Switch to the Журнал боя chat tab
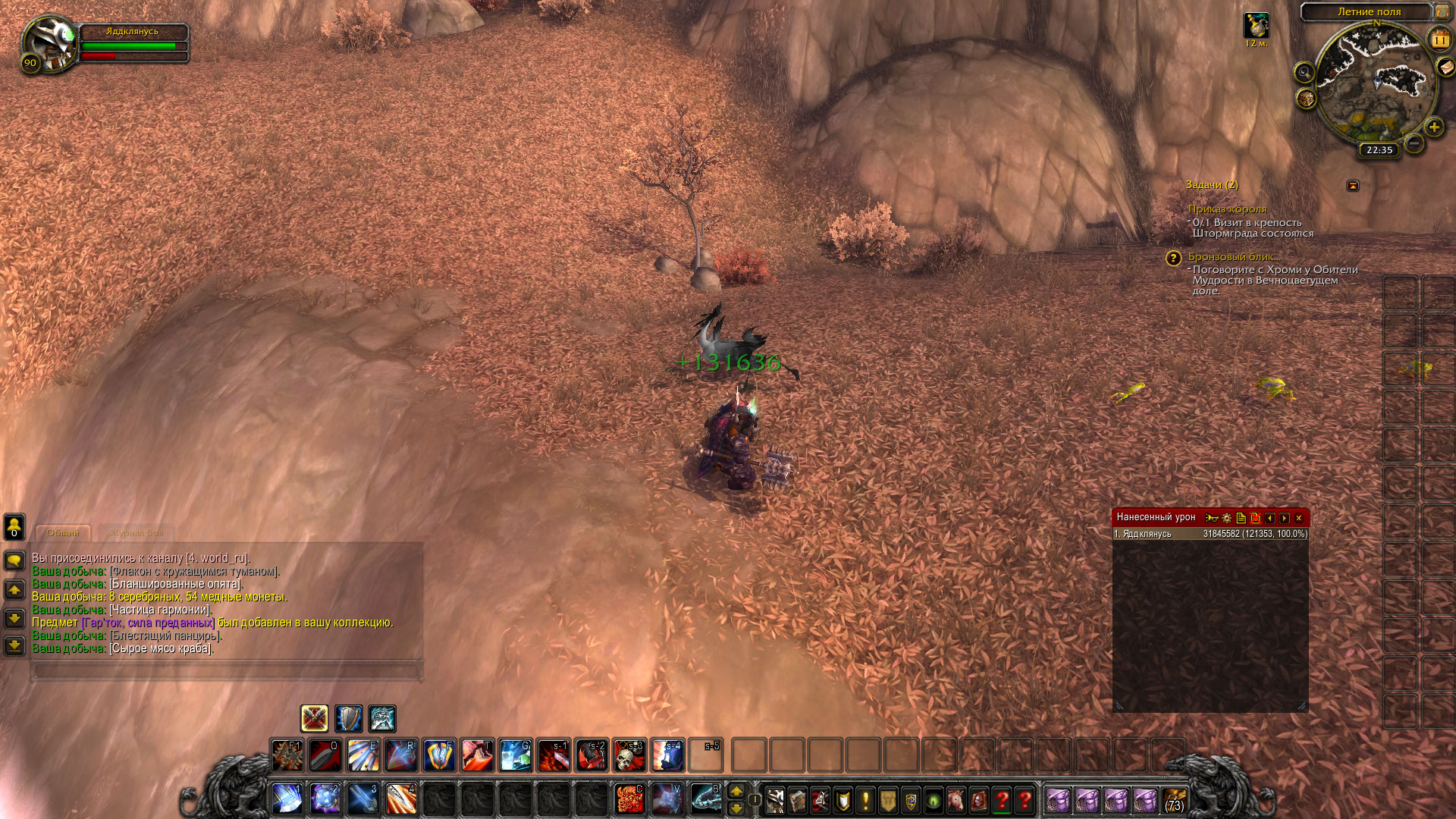The image size is (1456, 819). point(136,533)
